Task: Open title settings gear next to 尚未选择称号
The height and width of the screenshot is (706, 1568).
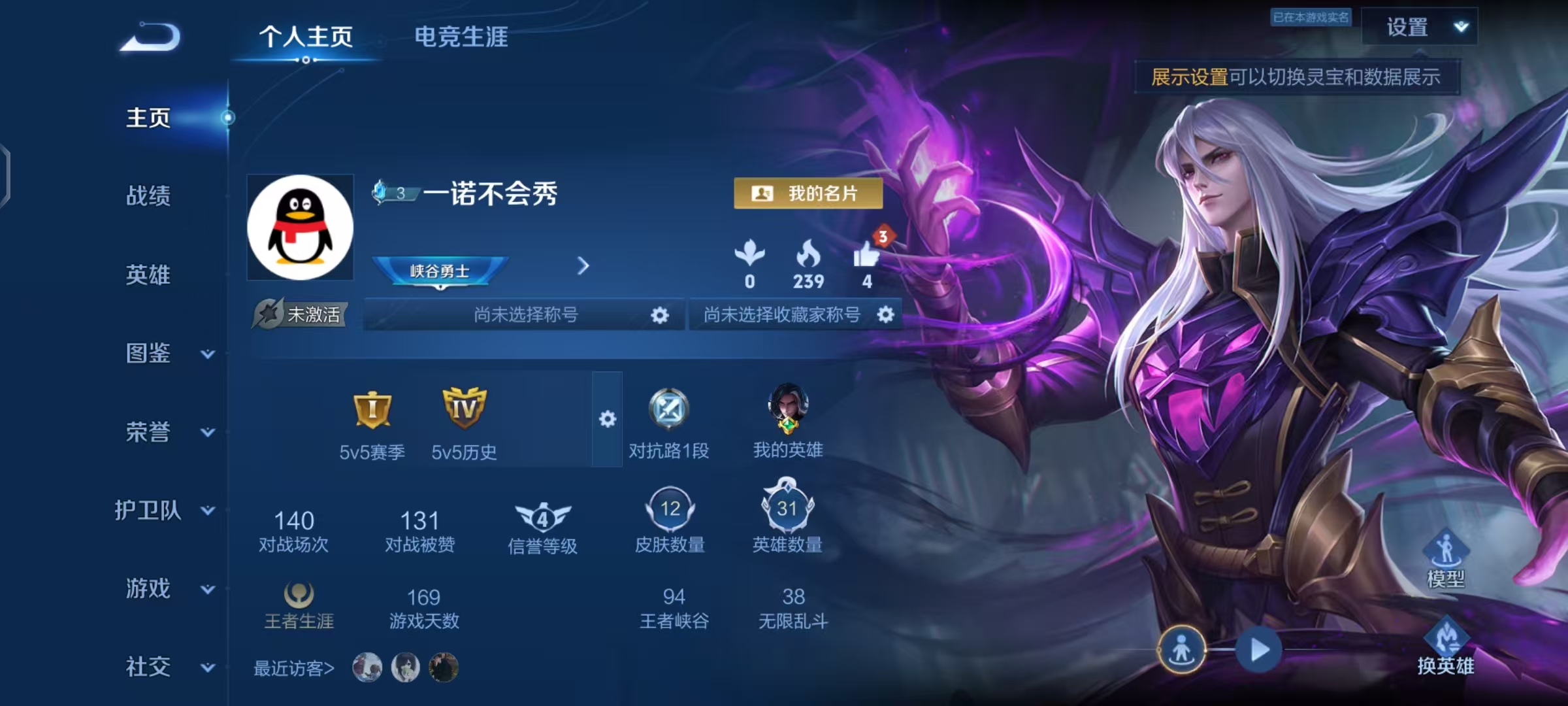Action: click(659, 314)
